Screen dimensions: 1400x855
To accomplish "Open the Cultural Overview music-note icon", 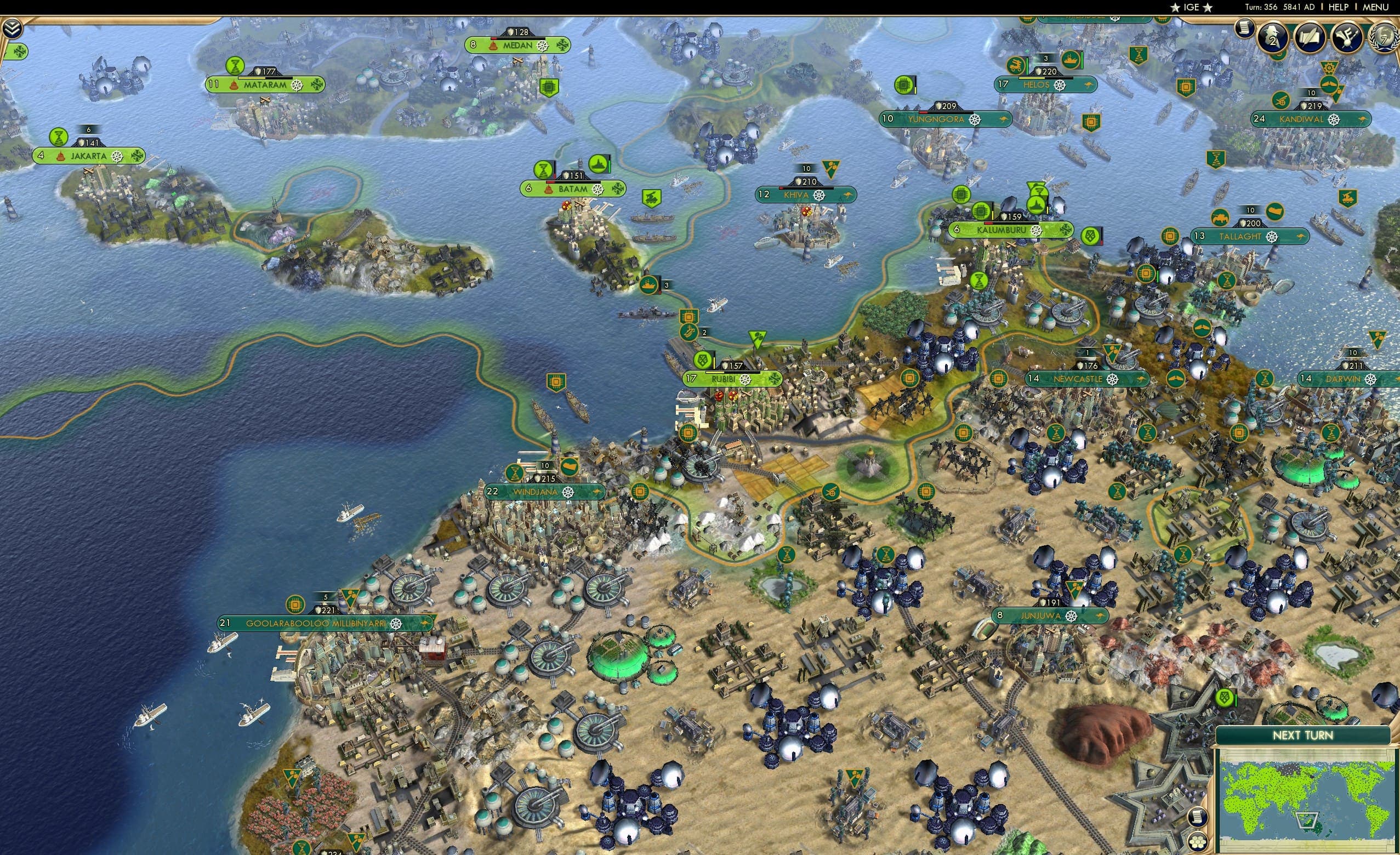I will [1348, 37].
